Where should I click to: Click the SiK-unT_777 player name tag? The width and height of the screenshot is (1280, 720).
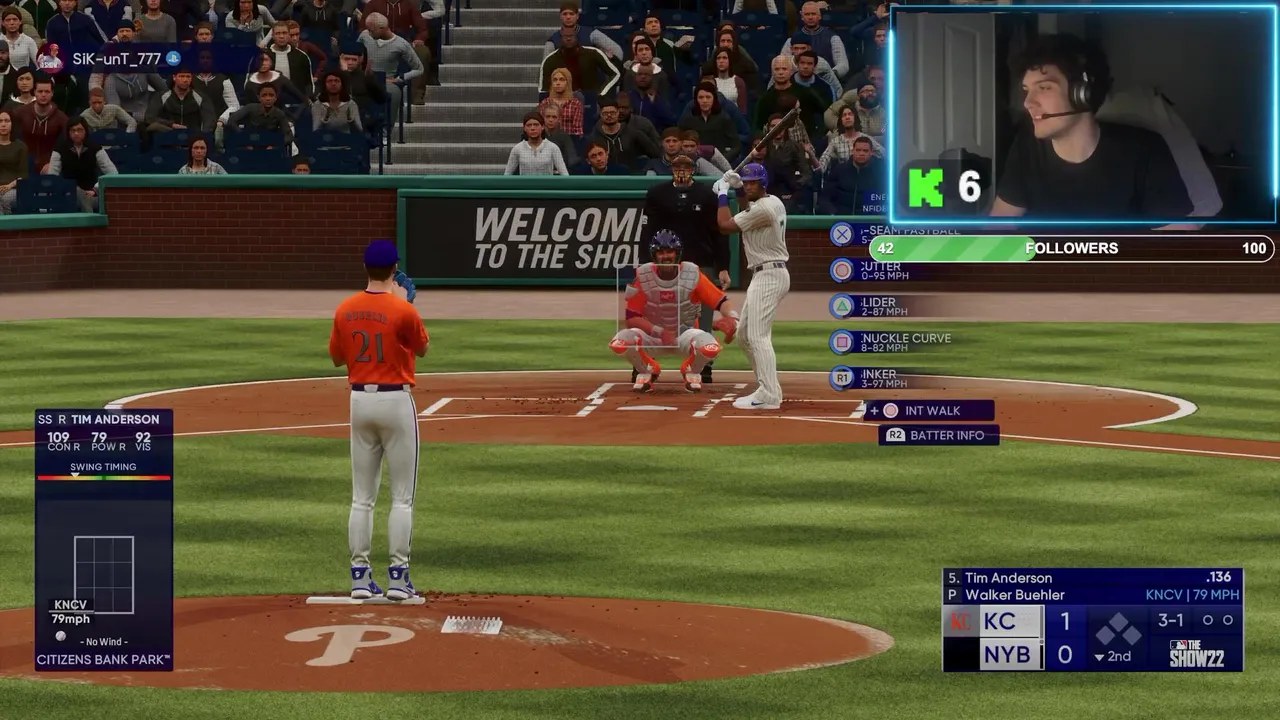(x=116, y=59)
